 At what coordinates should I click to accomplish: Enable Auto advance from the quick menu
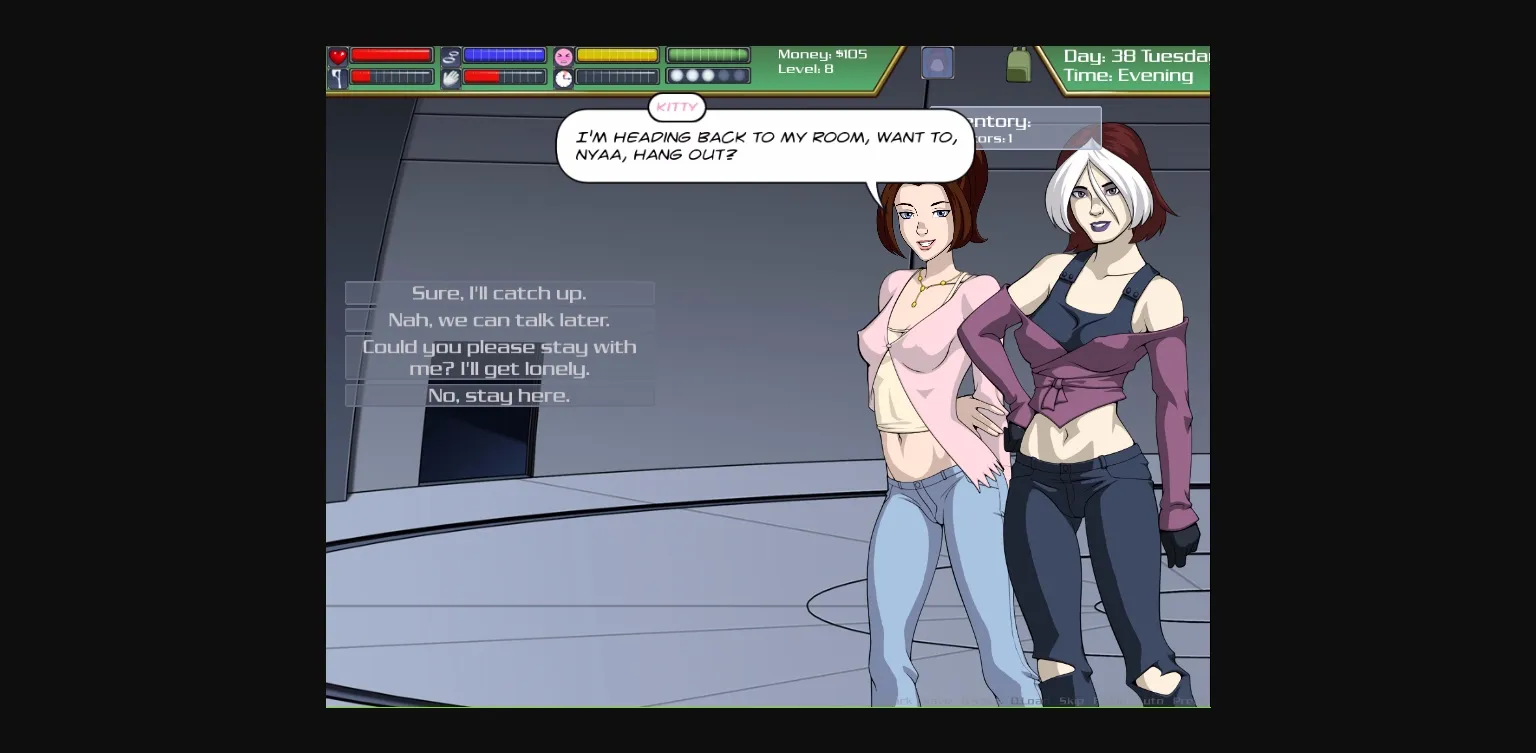point(1152,700)
